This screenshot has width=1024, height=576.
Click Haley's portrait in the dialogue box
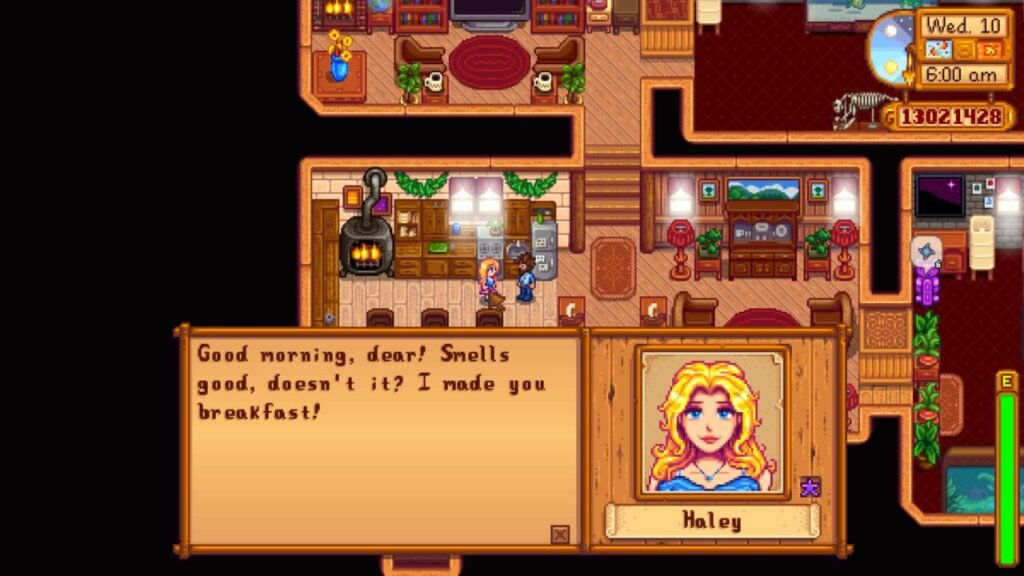coord(713,421)
